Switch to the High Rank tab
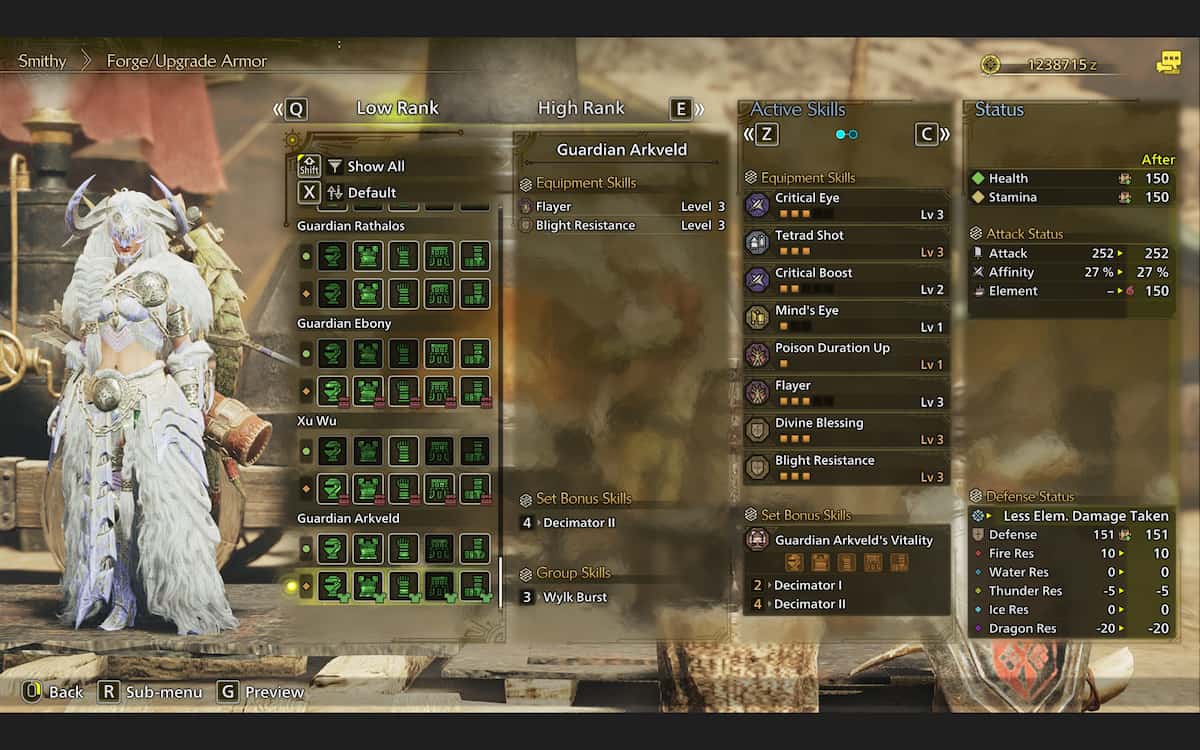This screenshot has width=1200, height=750. [580, 108]
